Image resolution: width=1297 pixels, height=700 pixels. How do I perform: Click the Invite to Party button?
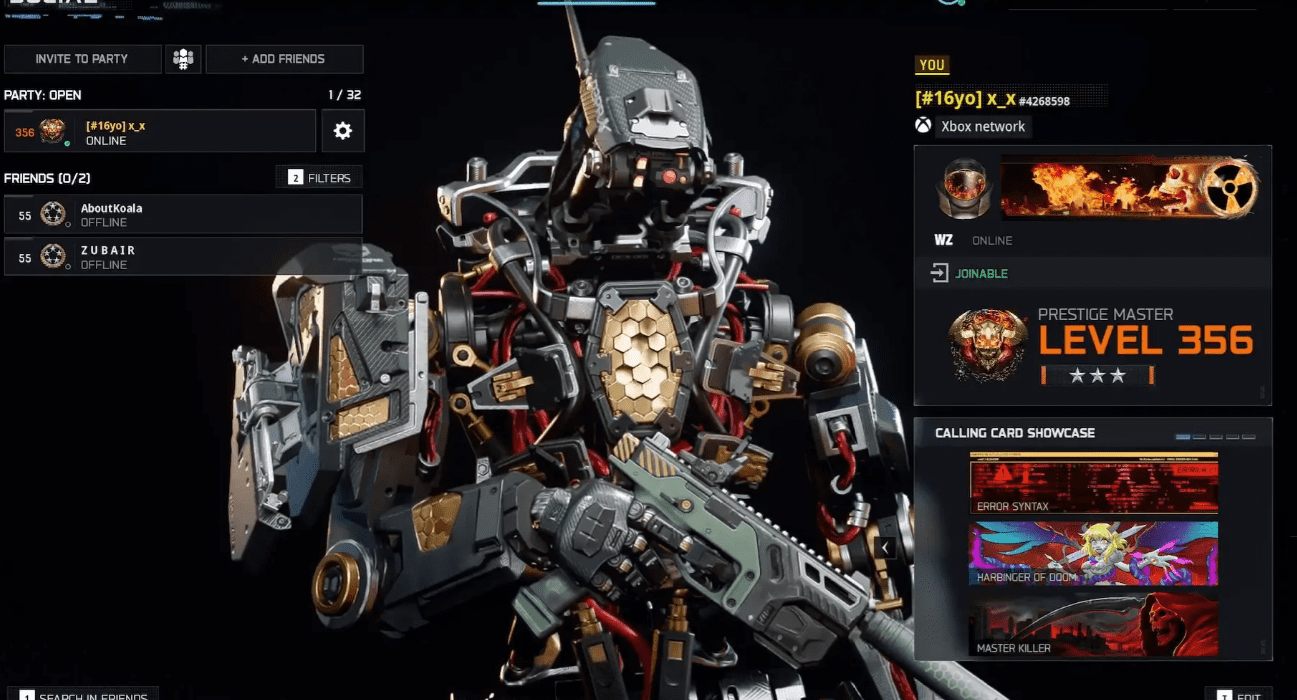(82, 59)
